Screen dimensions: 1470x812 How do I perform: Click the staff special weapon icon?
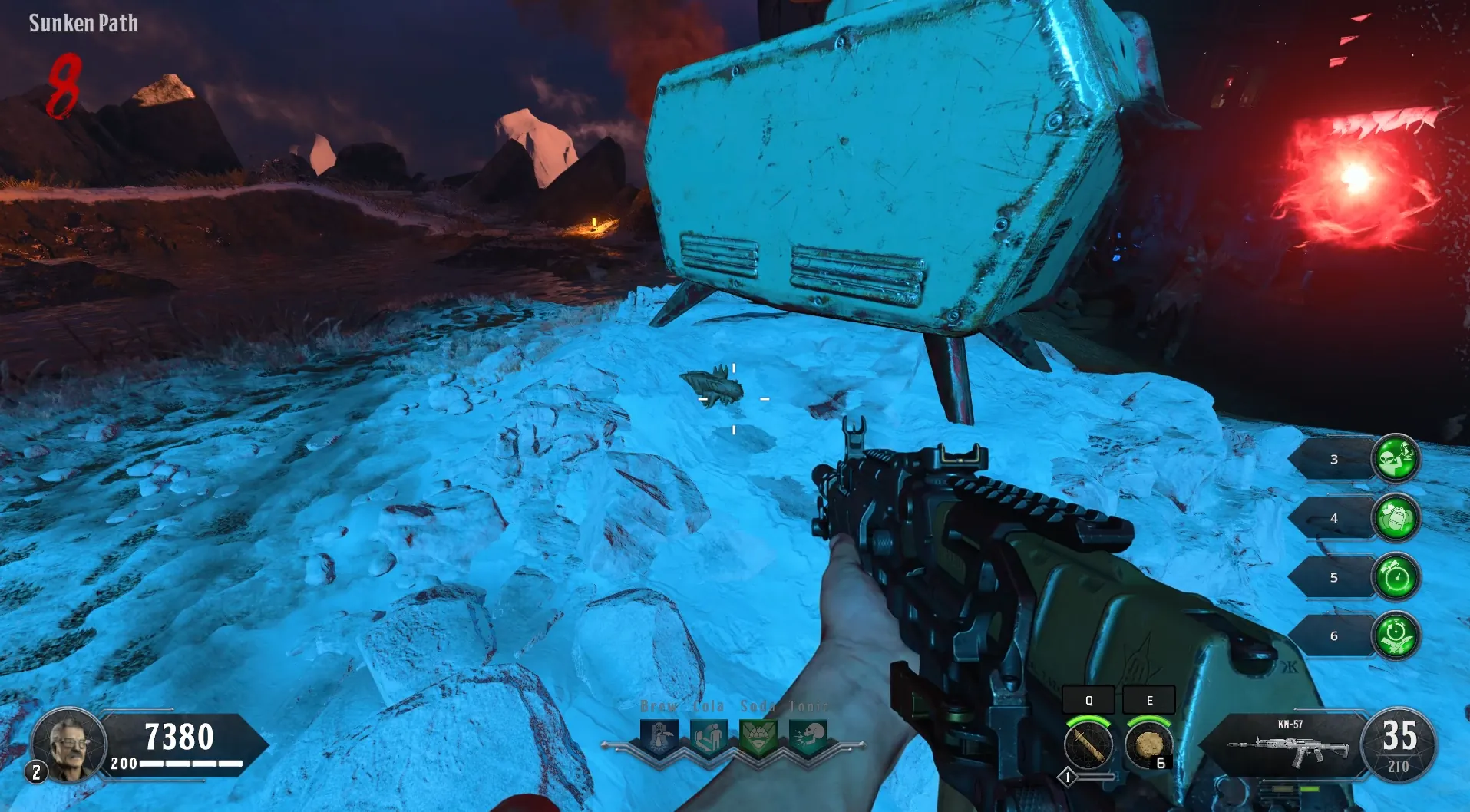[1088, 744]
